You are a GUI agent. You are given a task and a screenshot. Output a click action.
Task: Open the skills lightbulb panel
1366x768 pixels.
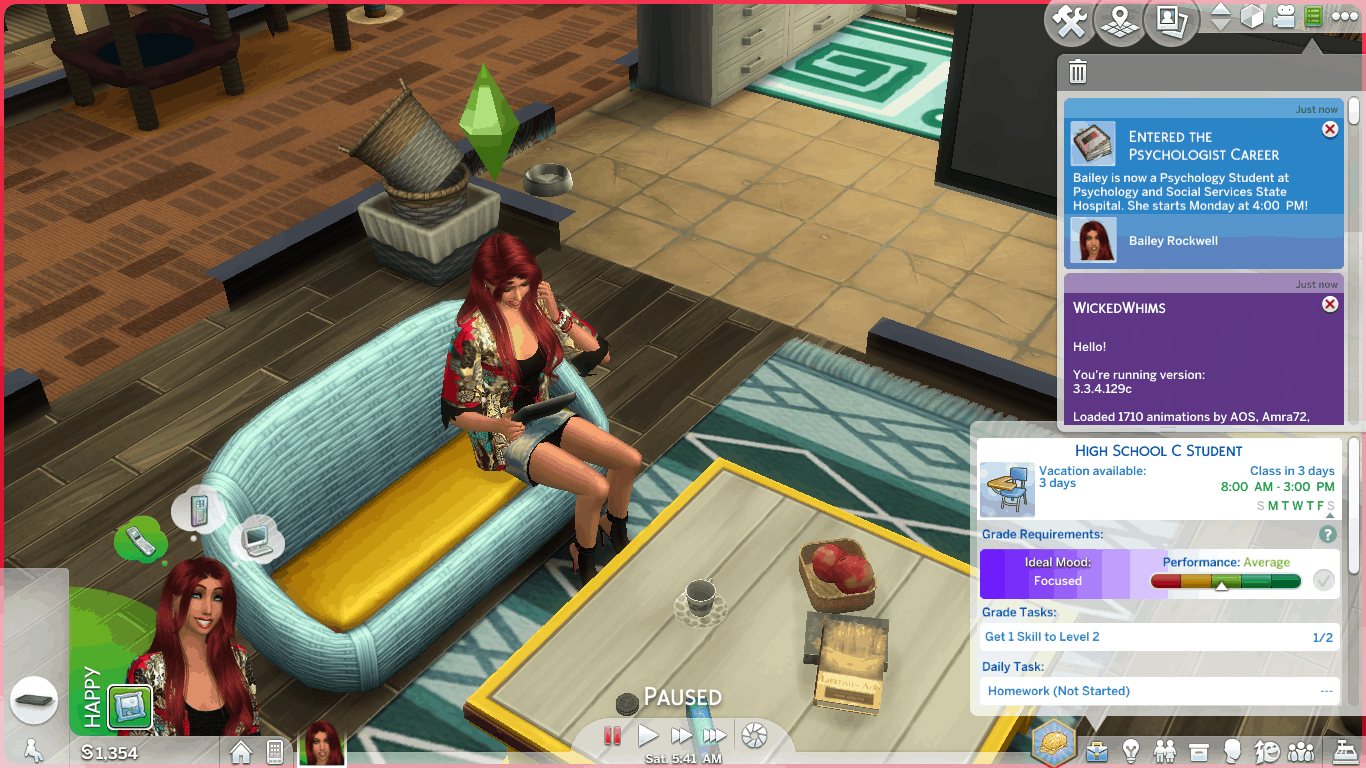1131,750
